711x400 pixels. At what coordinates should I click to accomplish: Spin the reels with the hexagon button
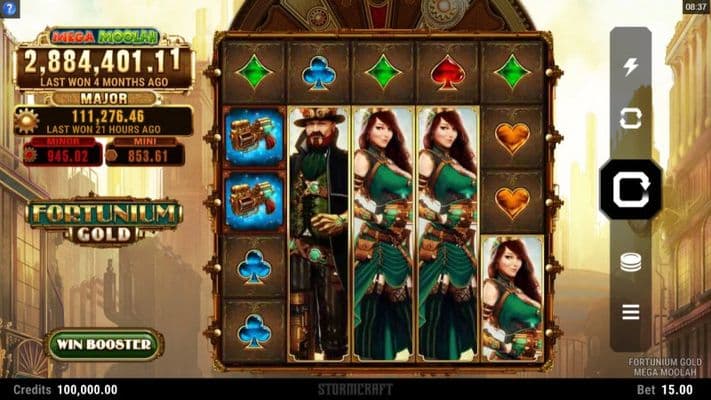[630, 189]
